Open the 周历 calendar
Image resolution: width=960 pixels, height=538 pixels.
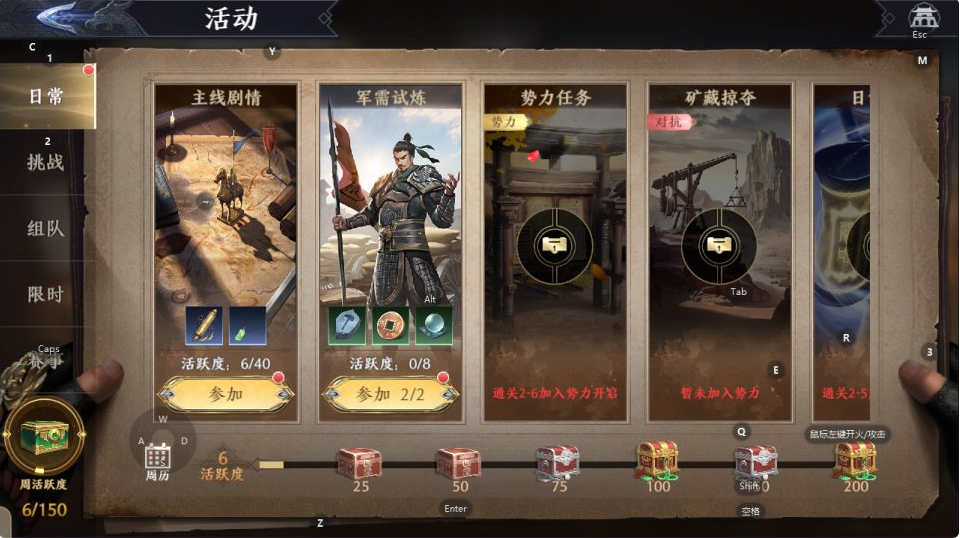[158, 462]
